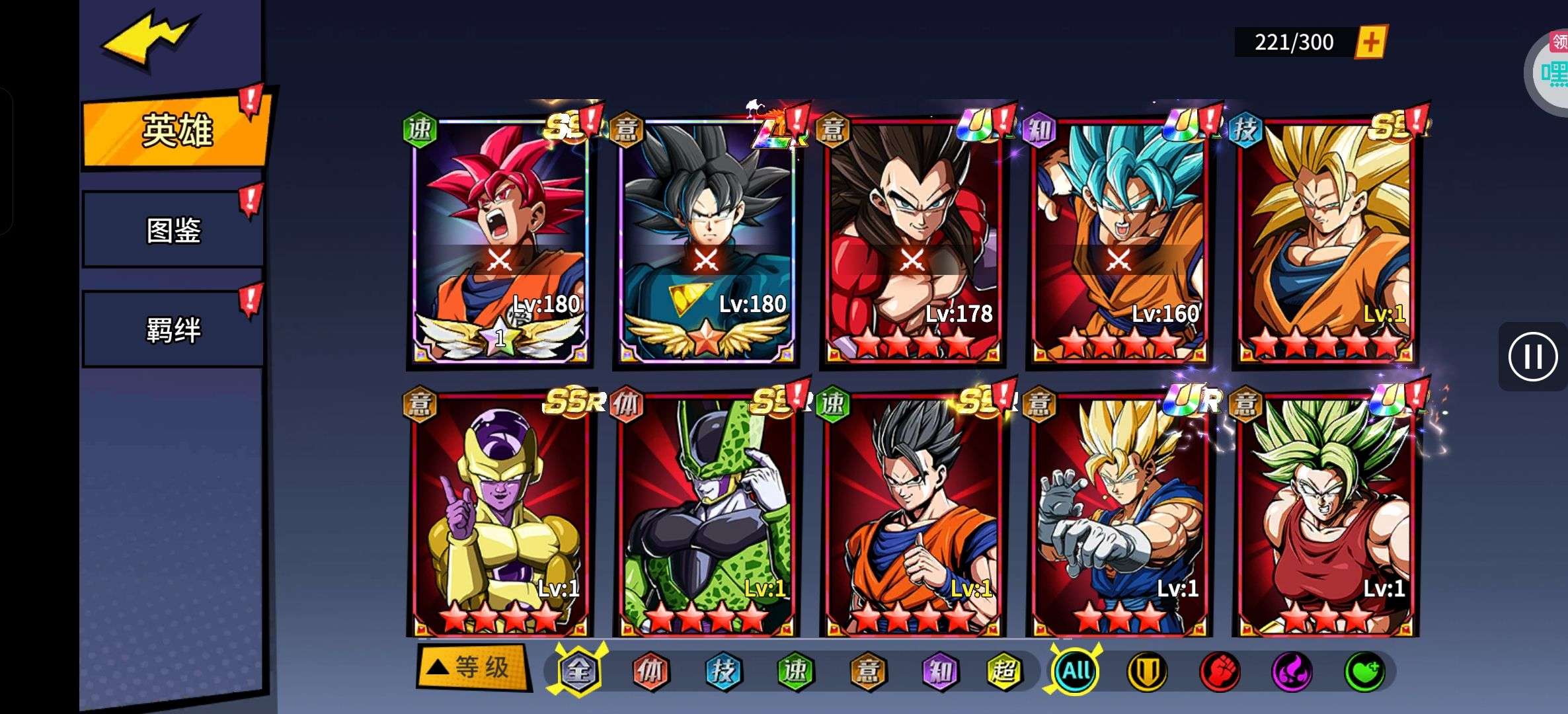Go back using the yellow lightning arrow
This screenshot has width=1568, height=714.
(x=149, y=40)
